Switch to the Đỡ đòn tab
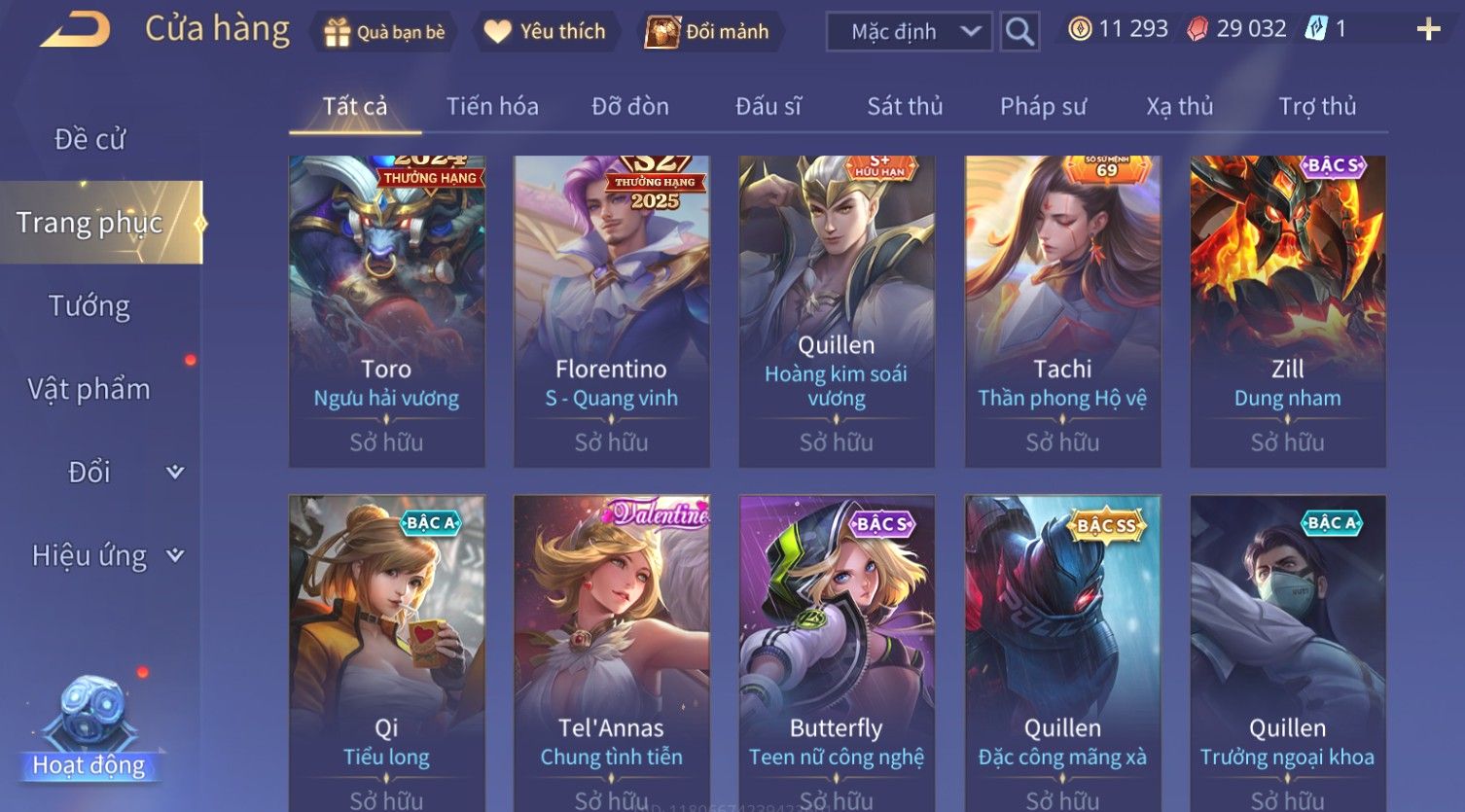This screenshot has height=812, width=1465. pos(630,106)
